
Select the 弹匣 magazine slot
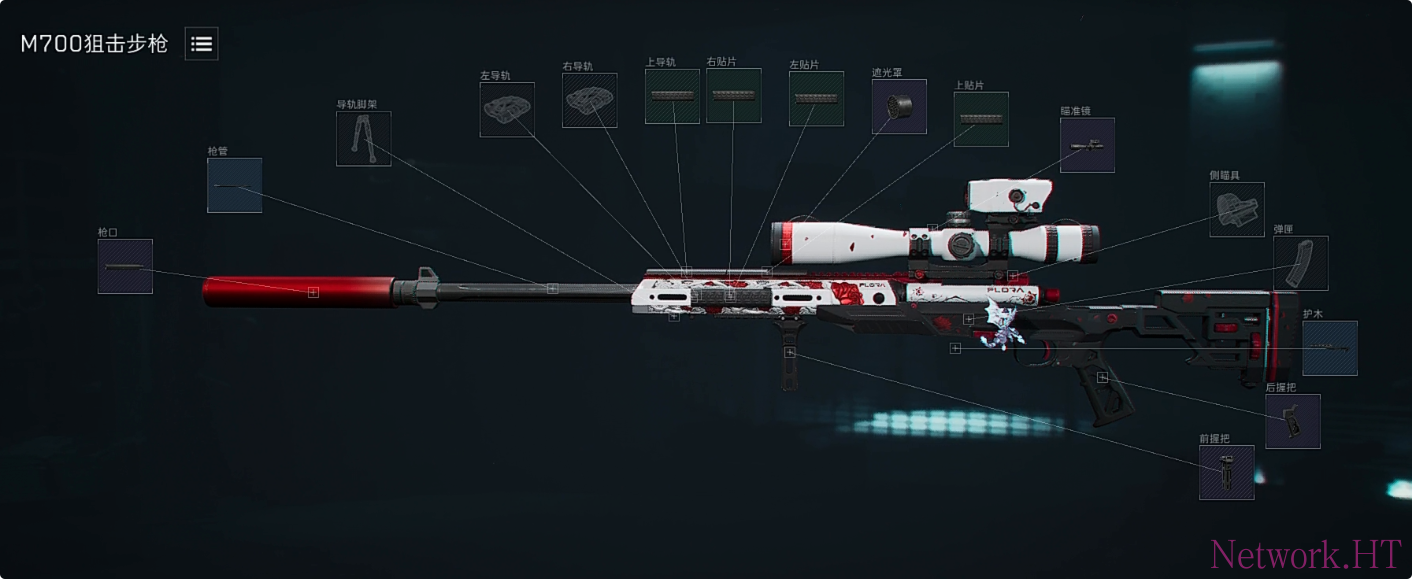pyautogui.click(x=1300, y=263)
